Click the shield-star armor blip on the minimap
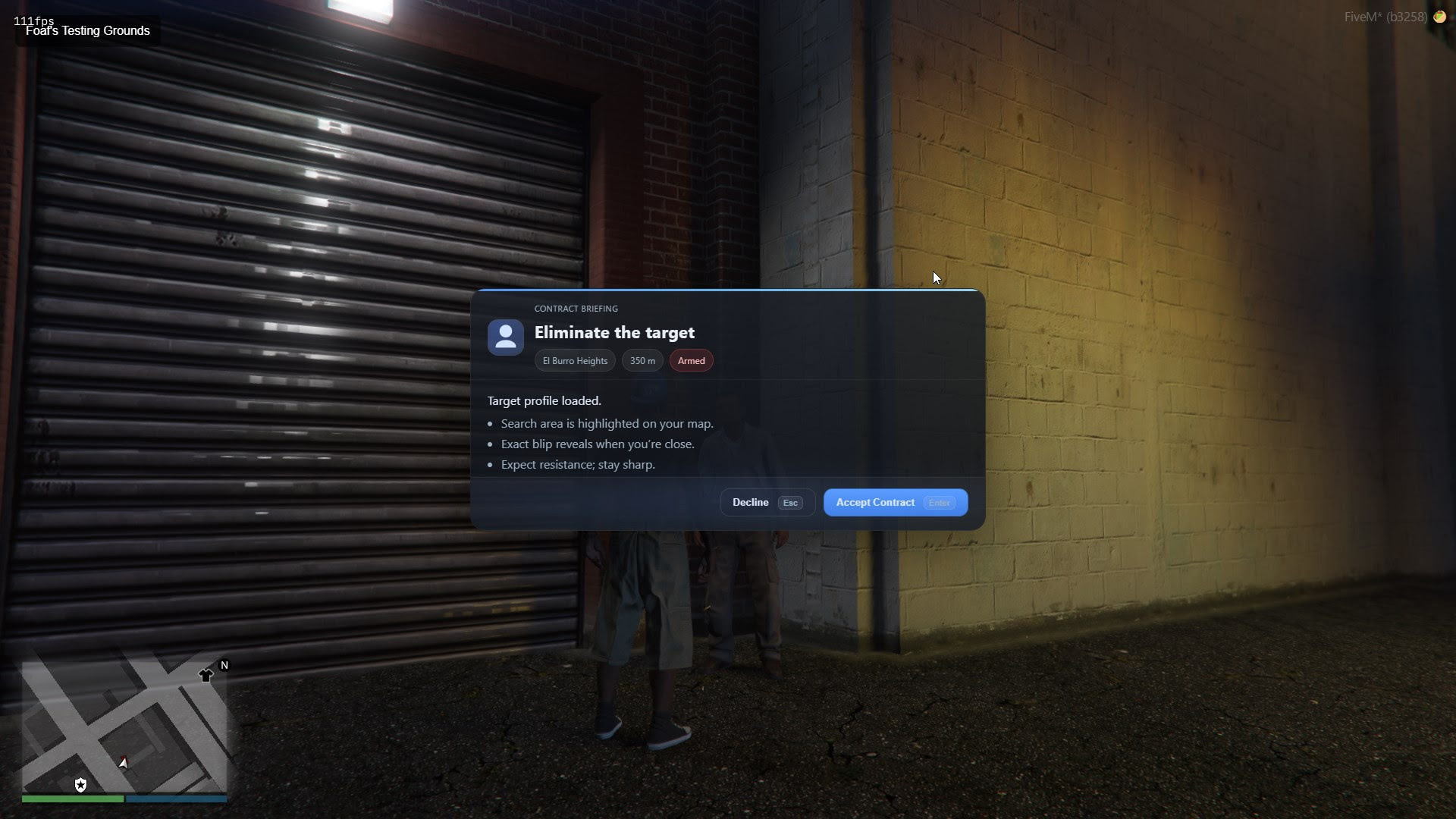Screen dimensions: 1456x819 pos(82,785)
